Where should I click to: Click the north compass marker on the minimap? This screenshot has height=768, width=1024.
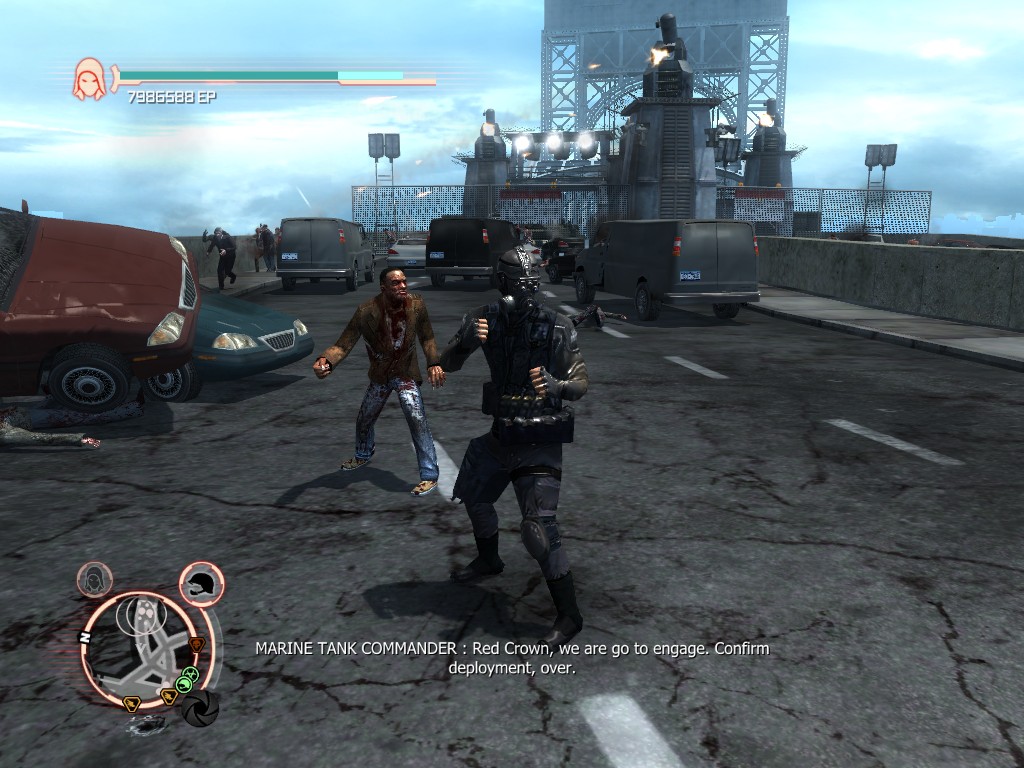coord(84,637)
